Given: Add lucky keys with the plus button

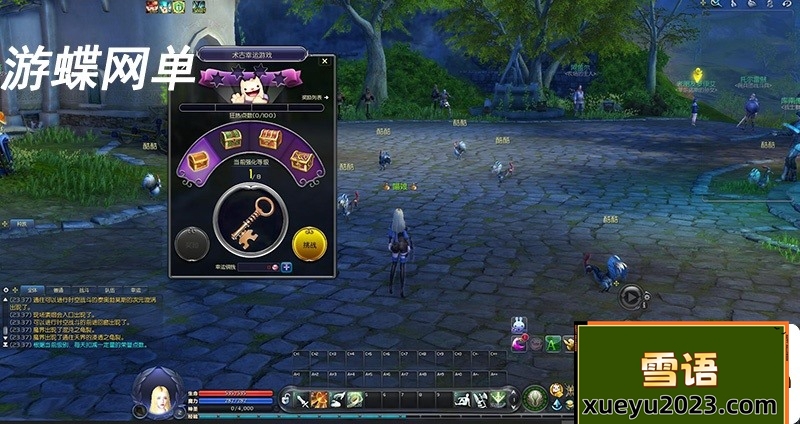Looking at the screenshot, I should 287,267.
